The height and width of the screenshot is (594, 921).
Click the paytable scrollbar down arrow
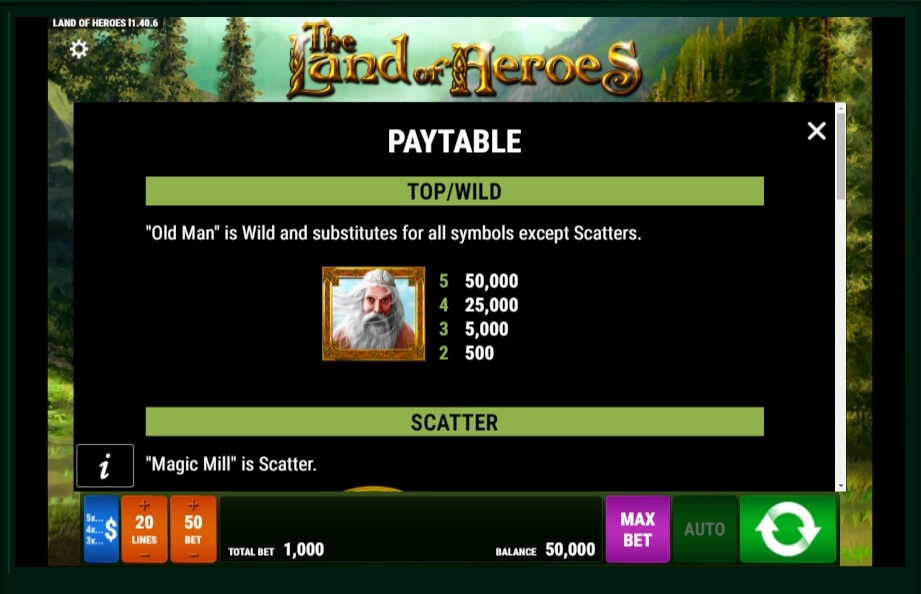[x=840, y=485]
